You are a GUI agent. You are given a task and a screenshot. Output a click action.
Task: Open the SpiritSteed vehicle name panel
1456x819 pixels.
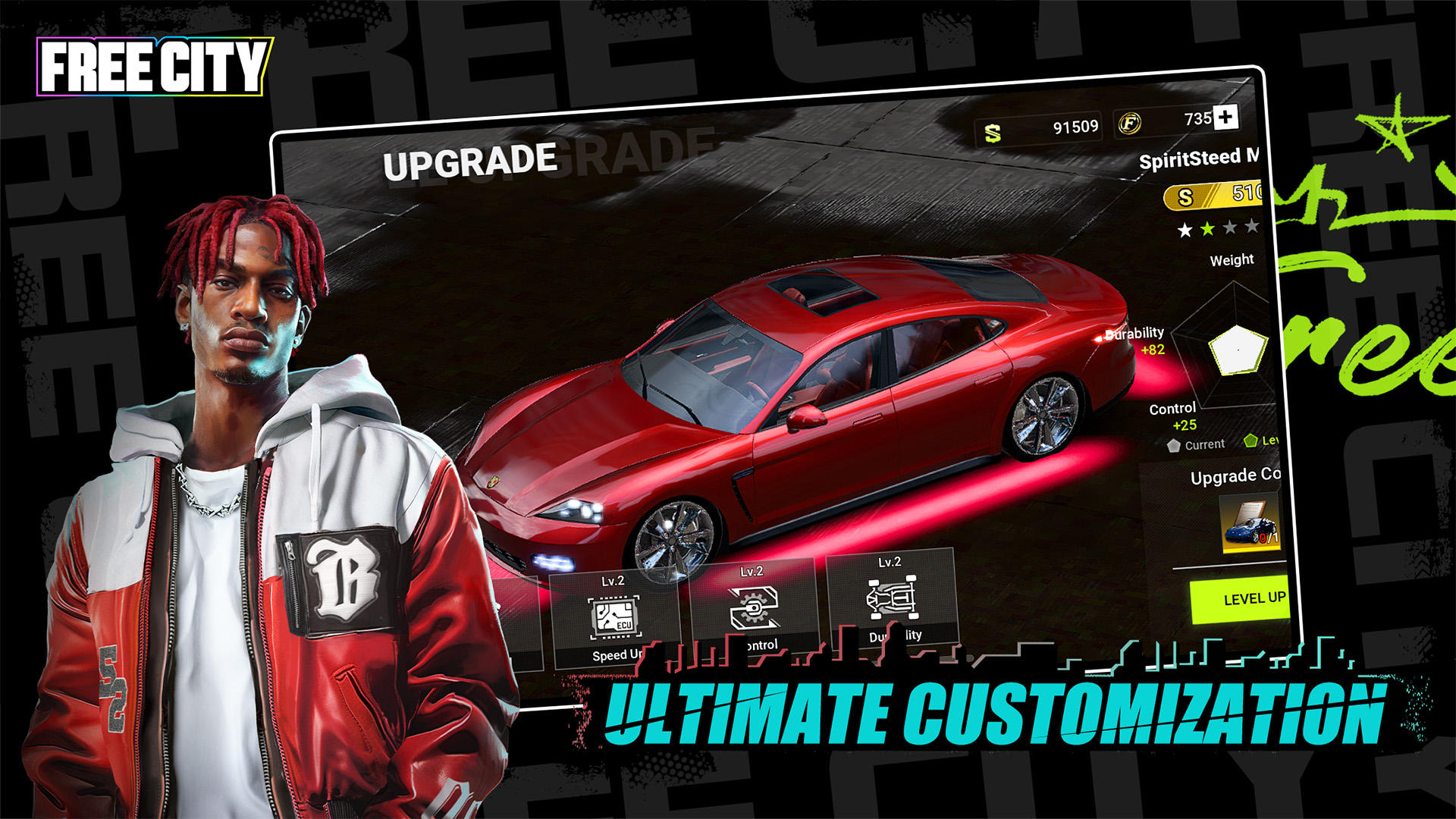click(1198, 160)
